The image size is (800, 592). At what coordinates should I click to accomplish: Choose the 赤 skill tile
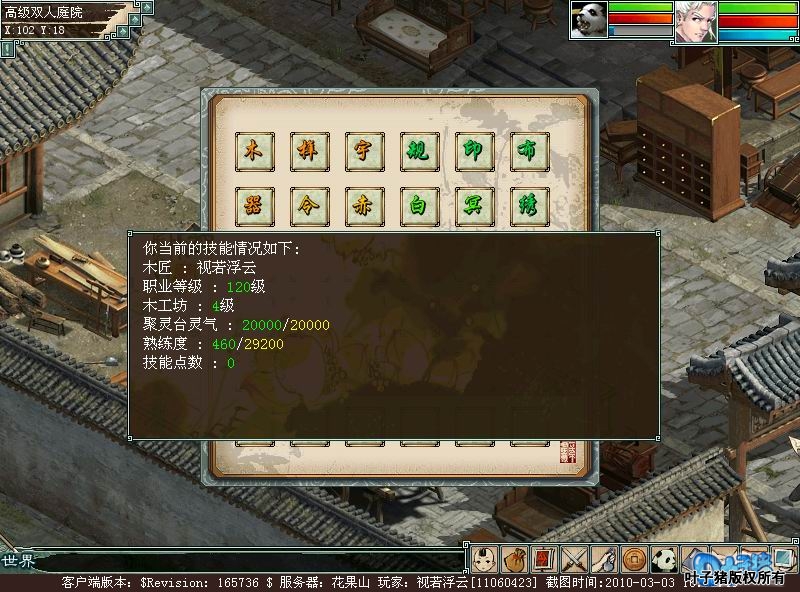click(x=363, y=205)
